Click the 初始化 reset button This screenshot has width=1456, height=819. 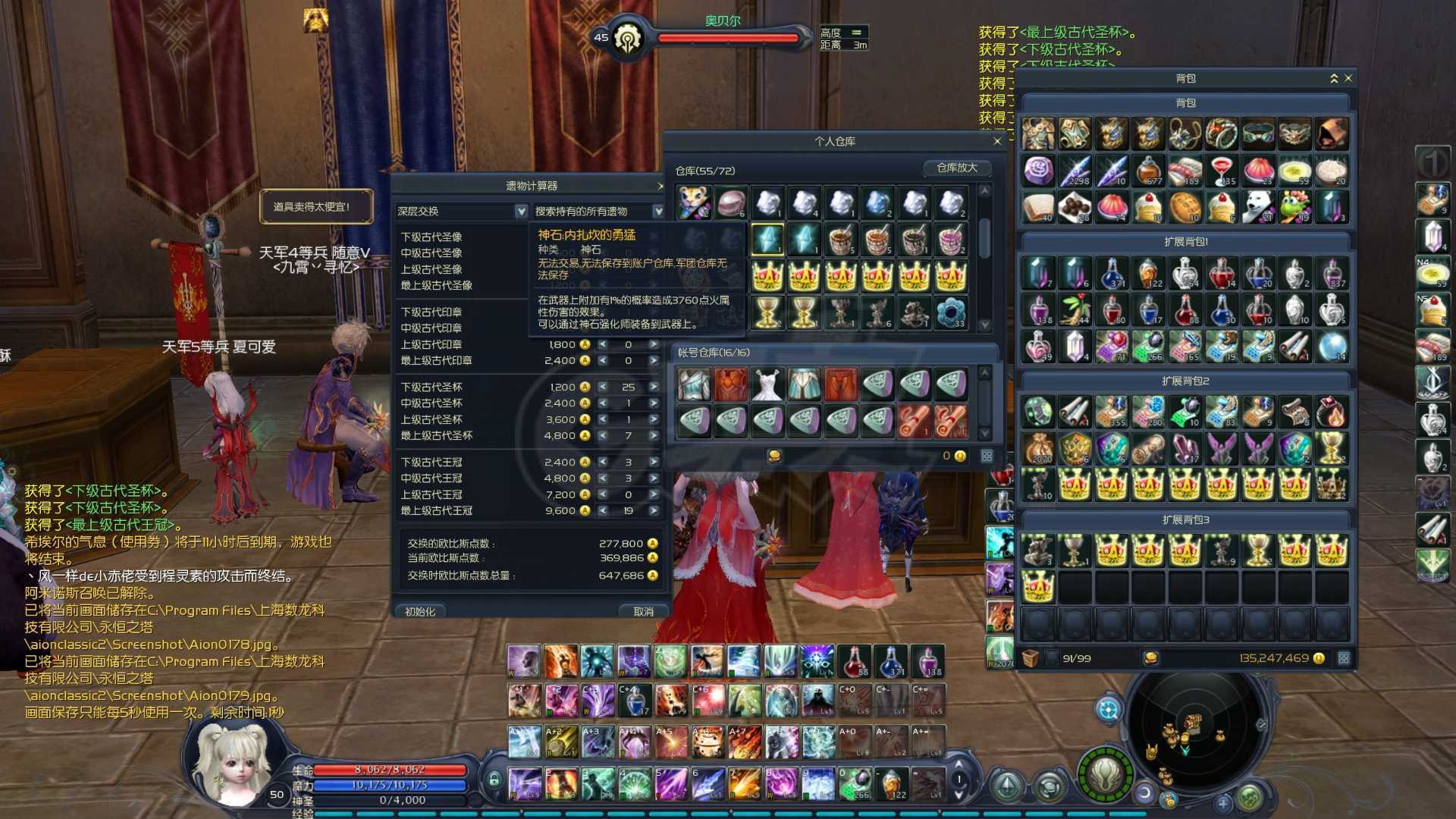[x=420, y=611]
